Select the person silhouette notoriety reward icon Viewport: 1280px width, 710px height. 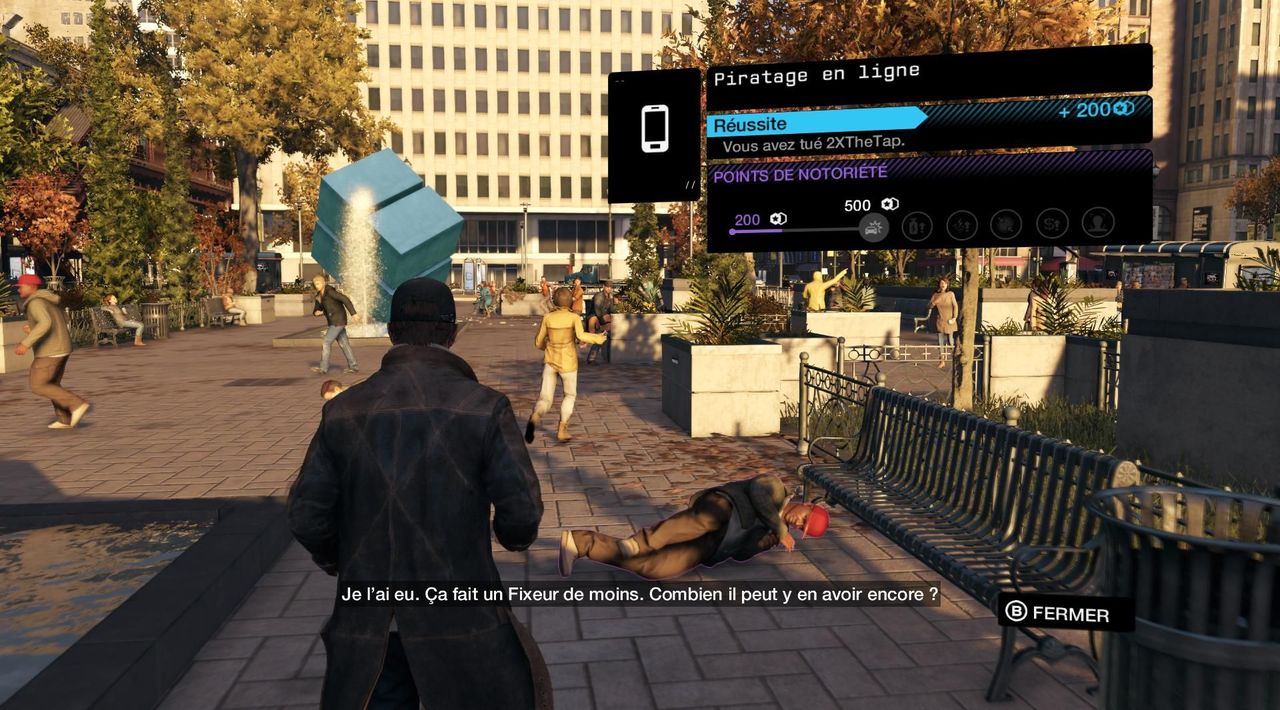[x=1097, y=223]
